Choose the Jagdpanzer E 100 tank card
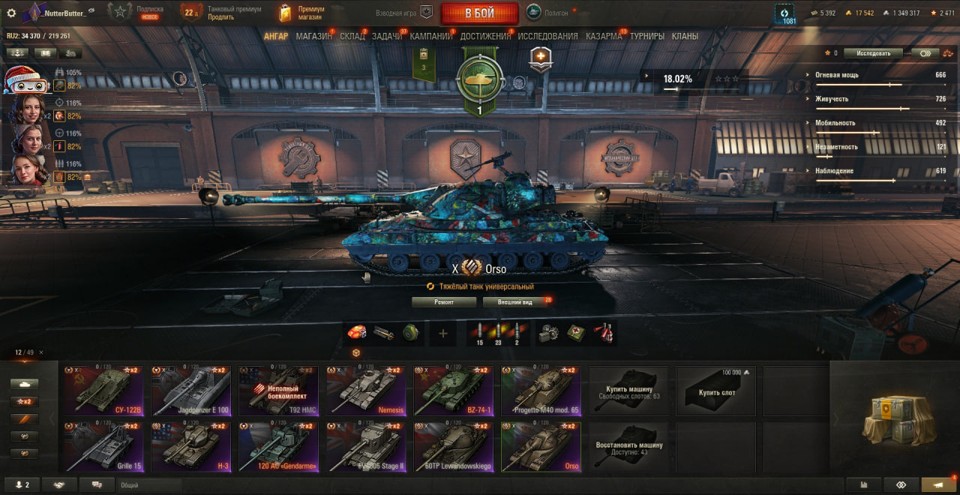Image resolution: width=960 pixels, height=495 pixels. (x=191, y=389)
